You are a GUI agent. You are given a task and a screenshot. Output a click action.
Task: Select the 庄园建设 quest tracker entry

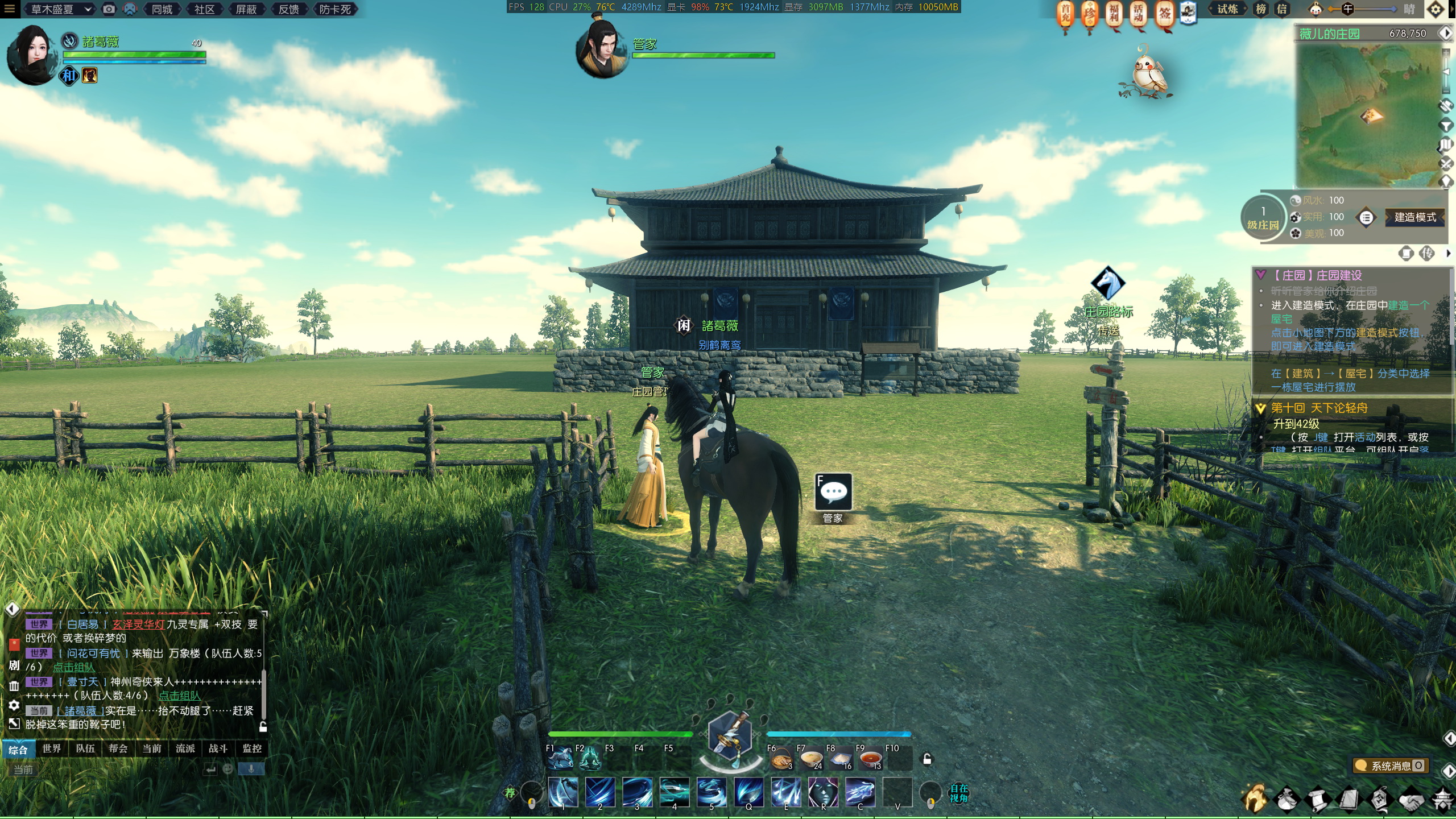coord(1317,275)
